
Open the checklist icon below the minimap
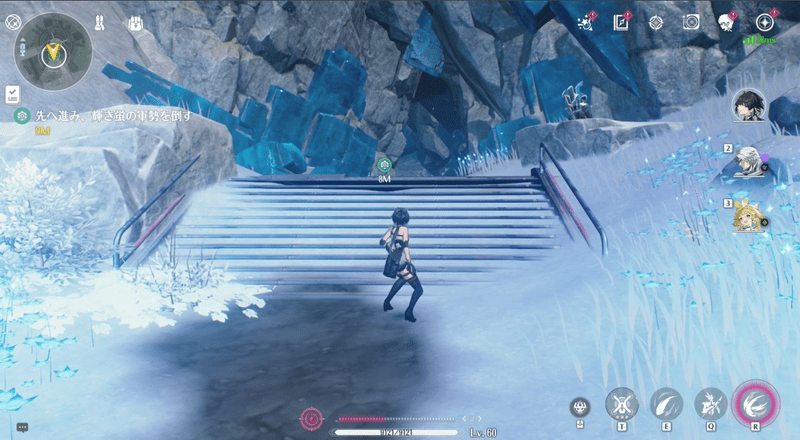pos(11,93)
